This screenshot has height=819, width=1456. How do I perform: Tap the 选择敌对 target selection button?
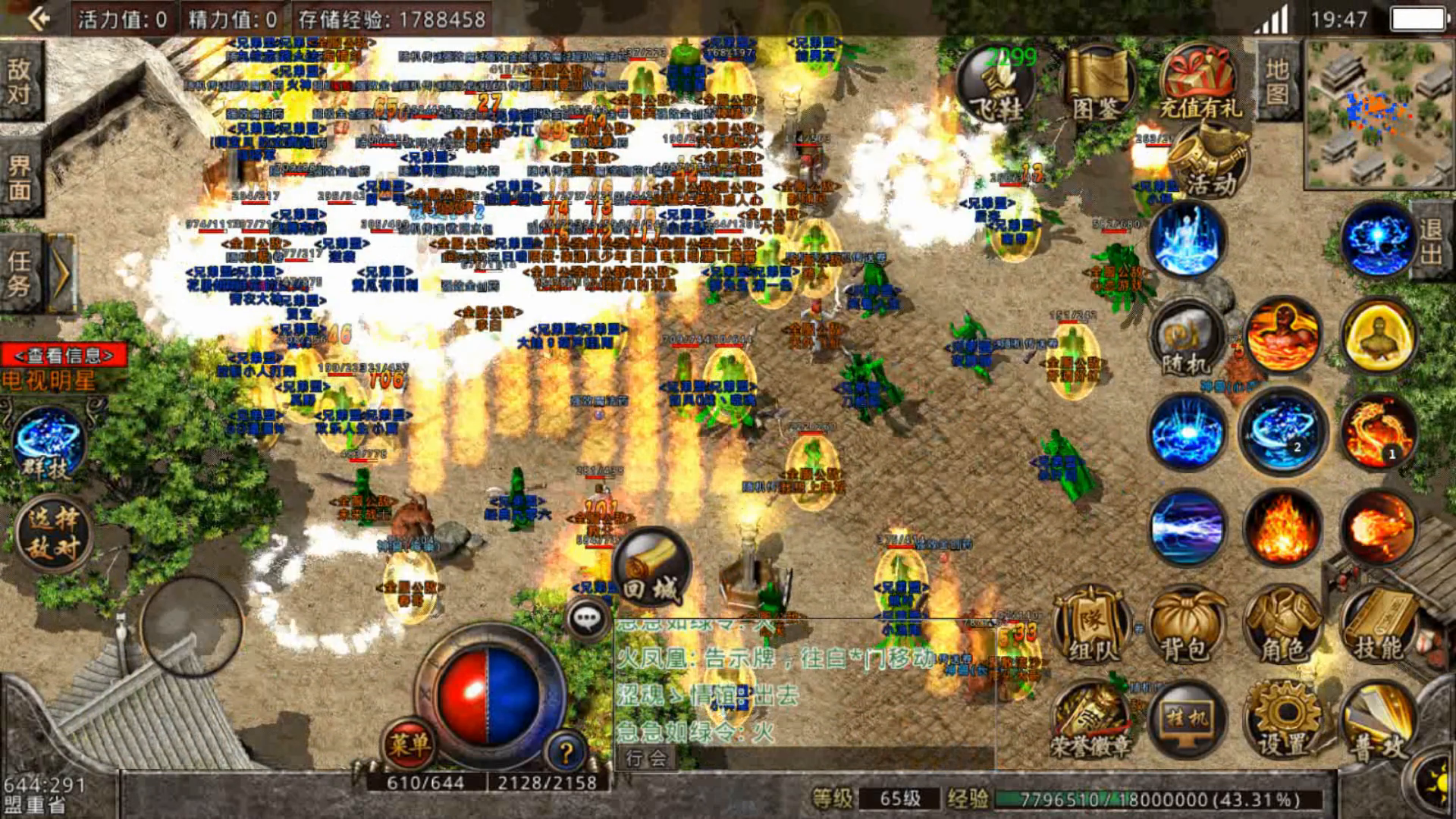coord(52,534)
